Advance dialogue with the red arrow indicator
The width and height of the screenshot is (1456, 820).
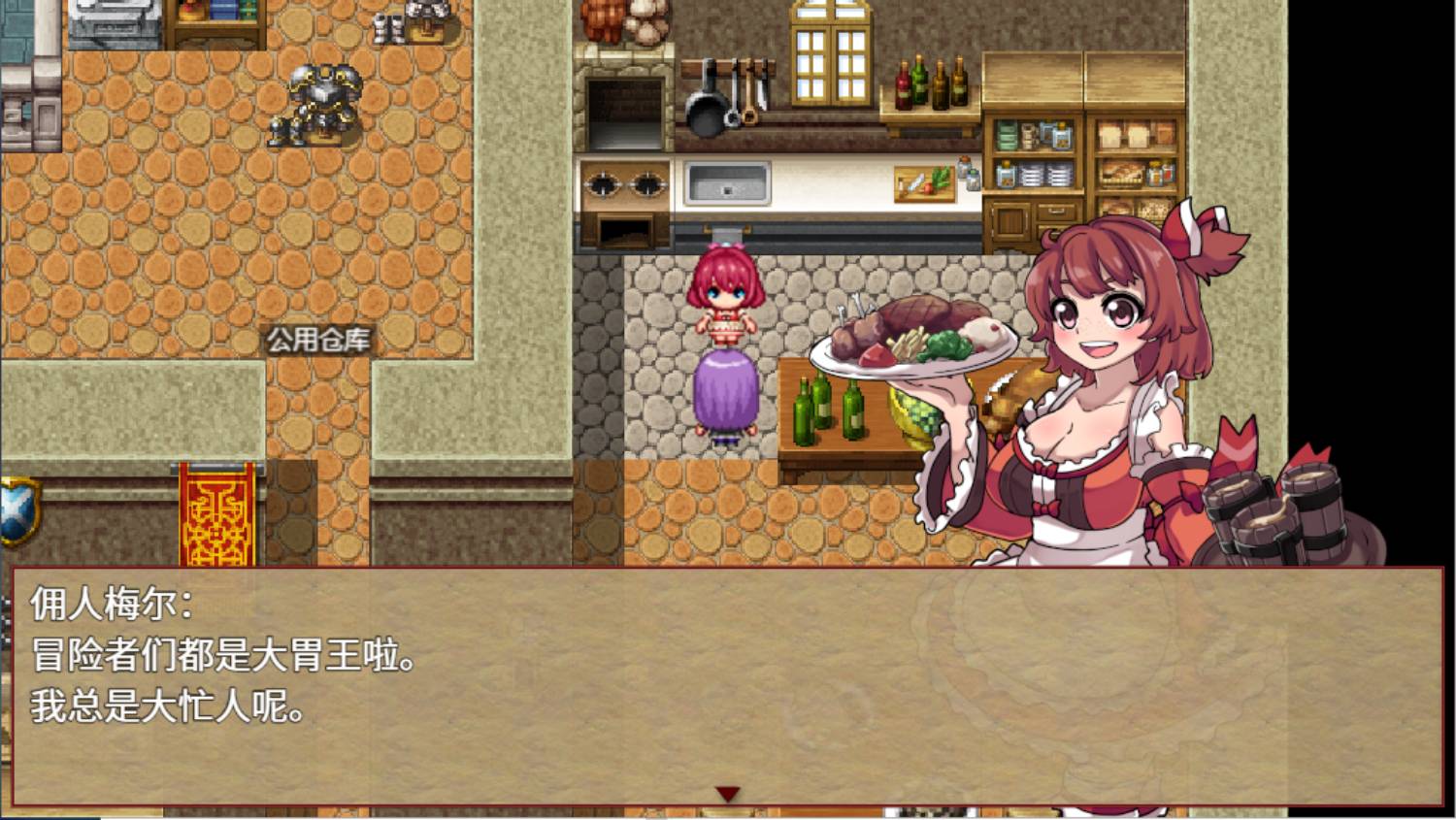click(x=728, y=794)
